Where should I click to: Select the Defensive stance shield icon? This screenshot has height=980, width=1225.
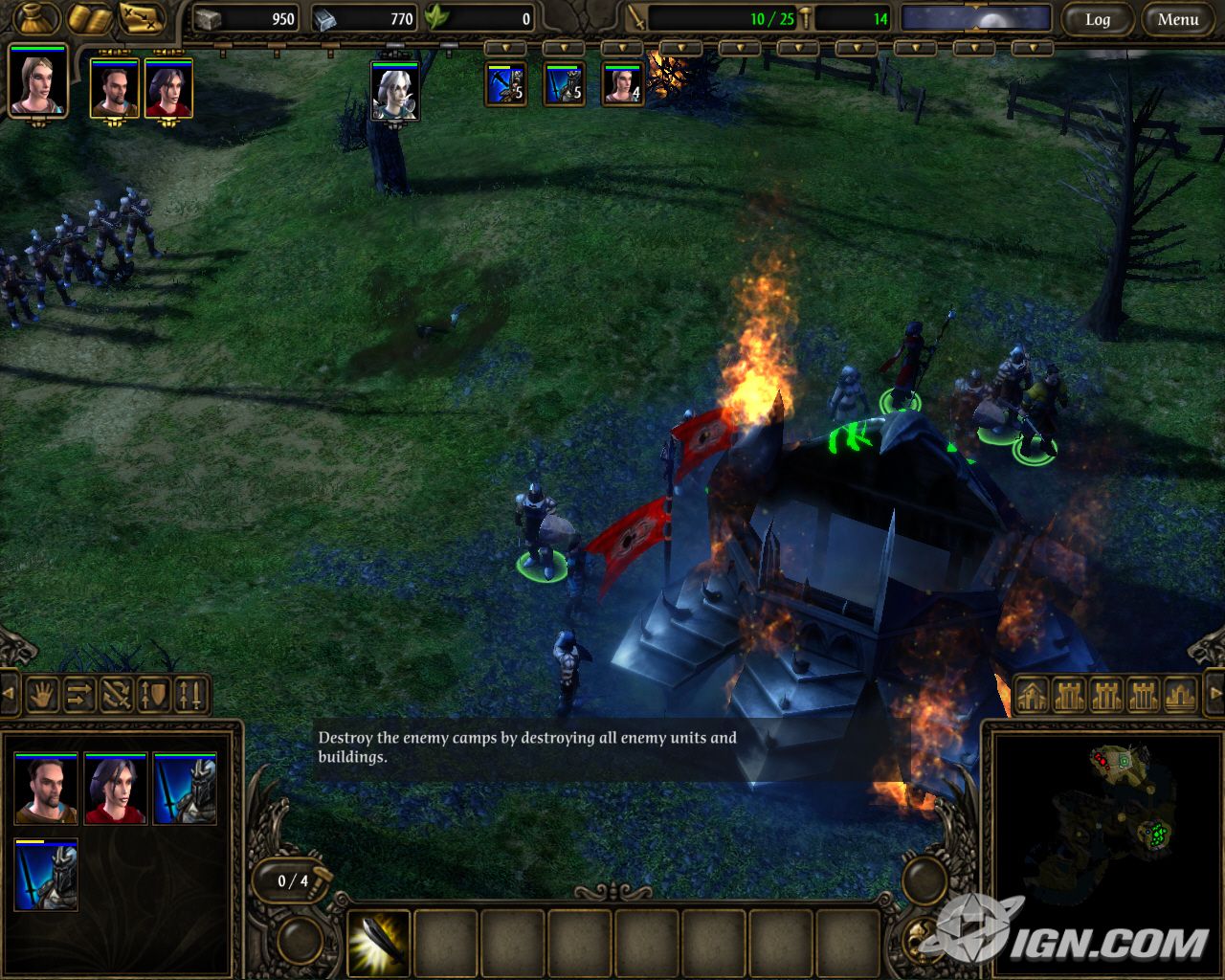tap(151, 695)
